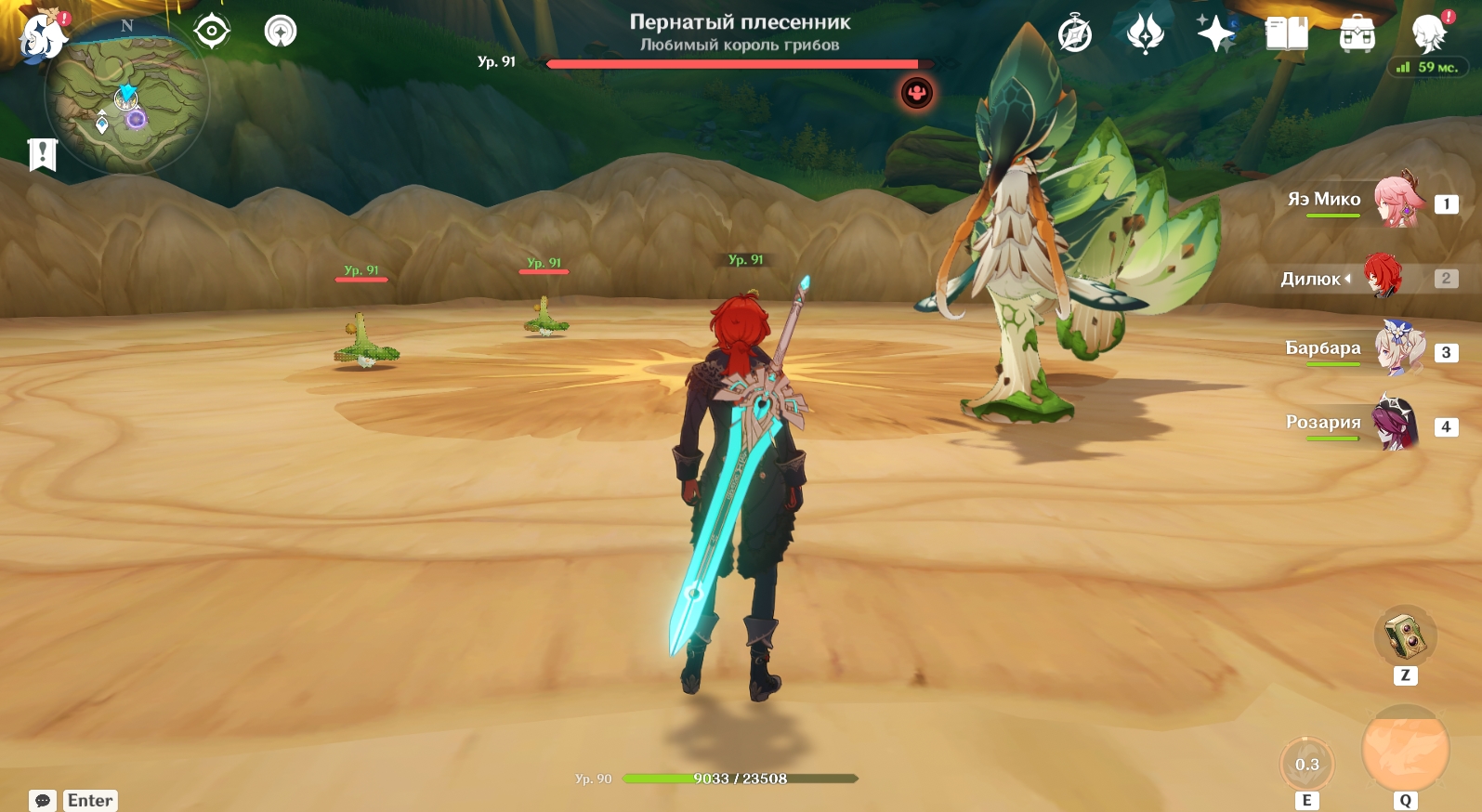Open the quest navigation target icon
The image size is (1482, 812).
pyautogui.click(x=212, y=32)
